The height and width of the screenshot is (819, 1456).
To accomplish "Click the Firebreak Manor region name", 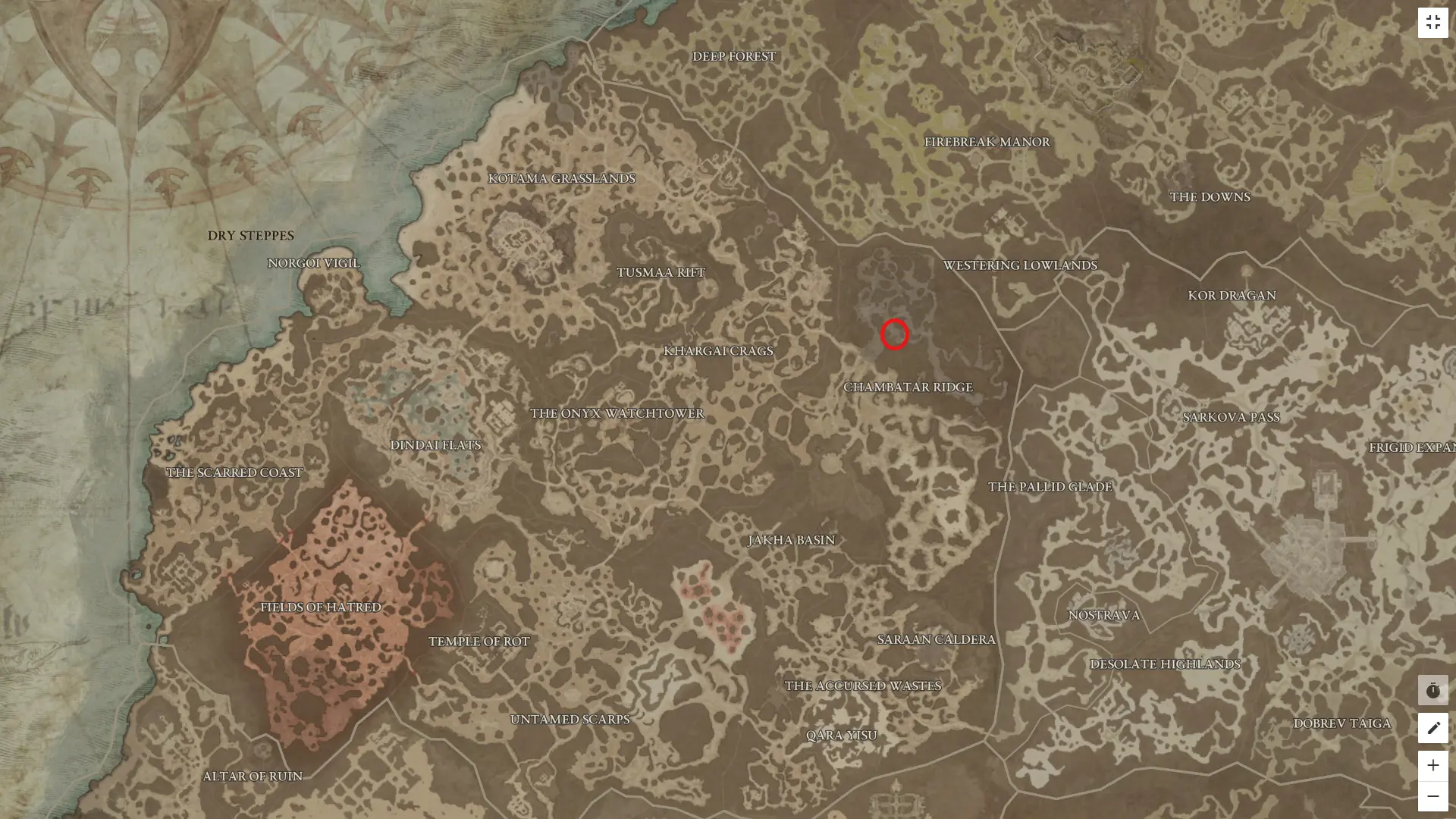I will coord(987,141).
